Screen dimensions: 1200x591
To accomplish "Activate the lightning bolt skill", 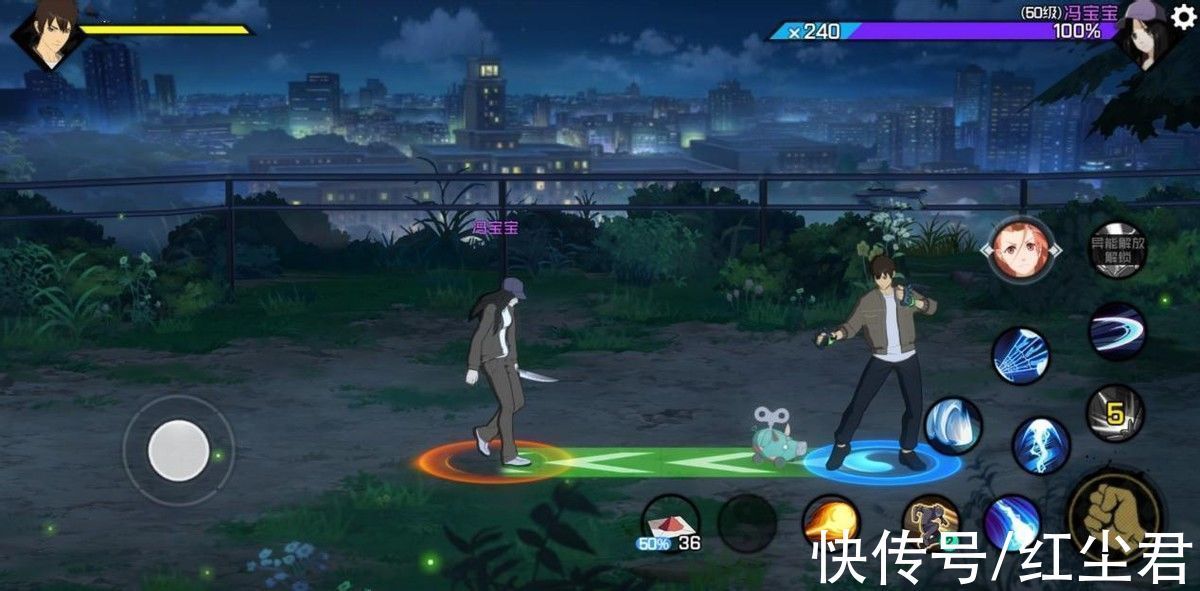I will (x=1041, y=444).
